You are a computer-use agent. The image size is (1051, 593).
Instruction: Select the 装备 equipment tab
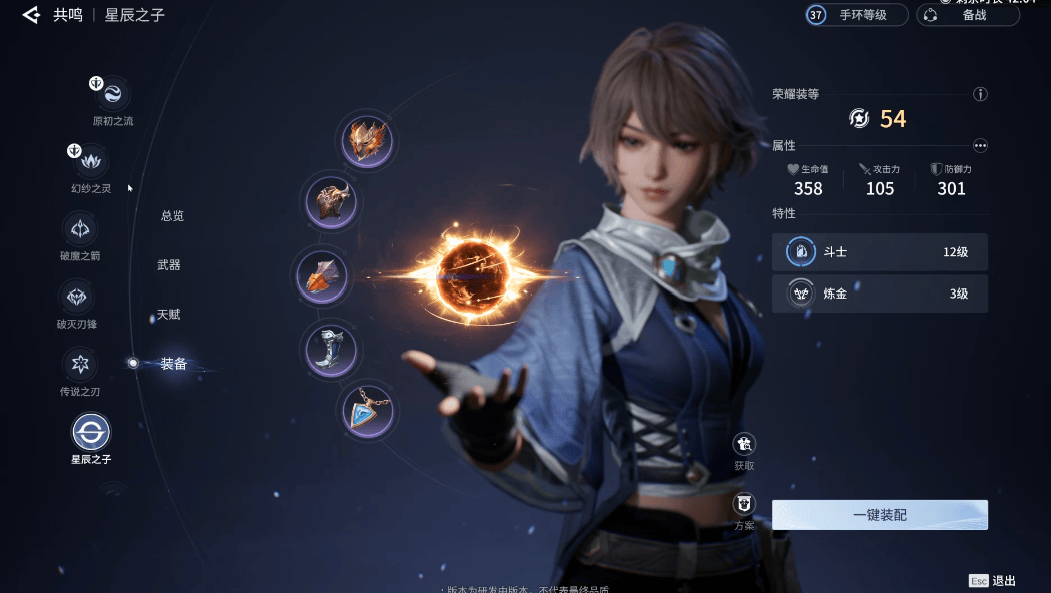(x=174, y=364)
